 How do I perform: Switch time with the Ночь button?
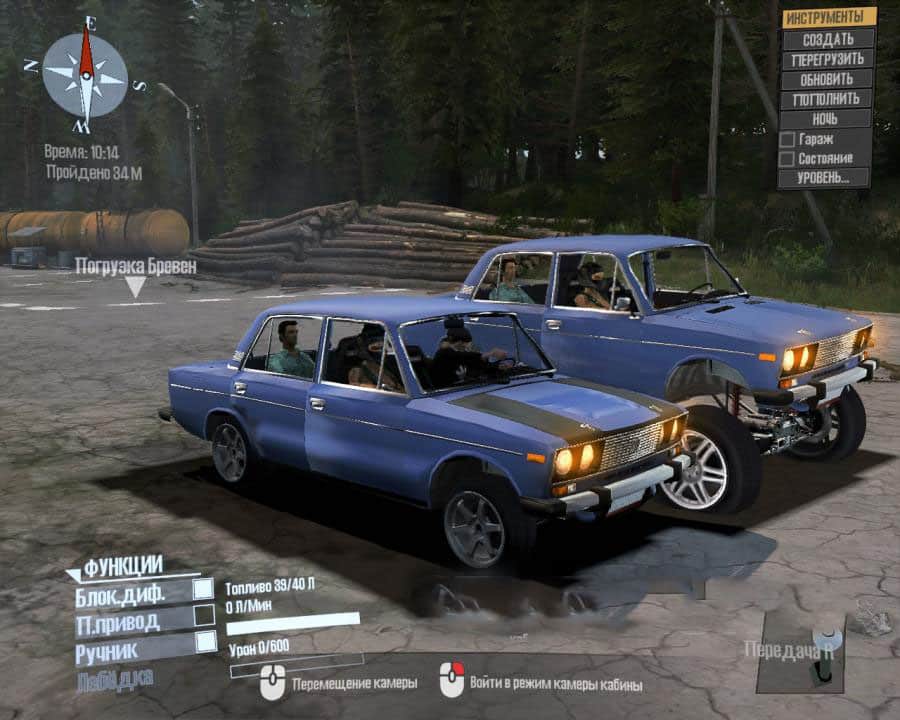(827, 118)
